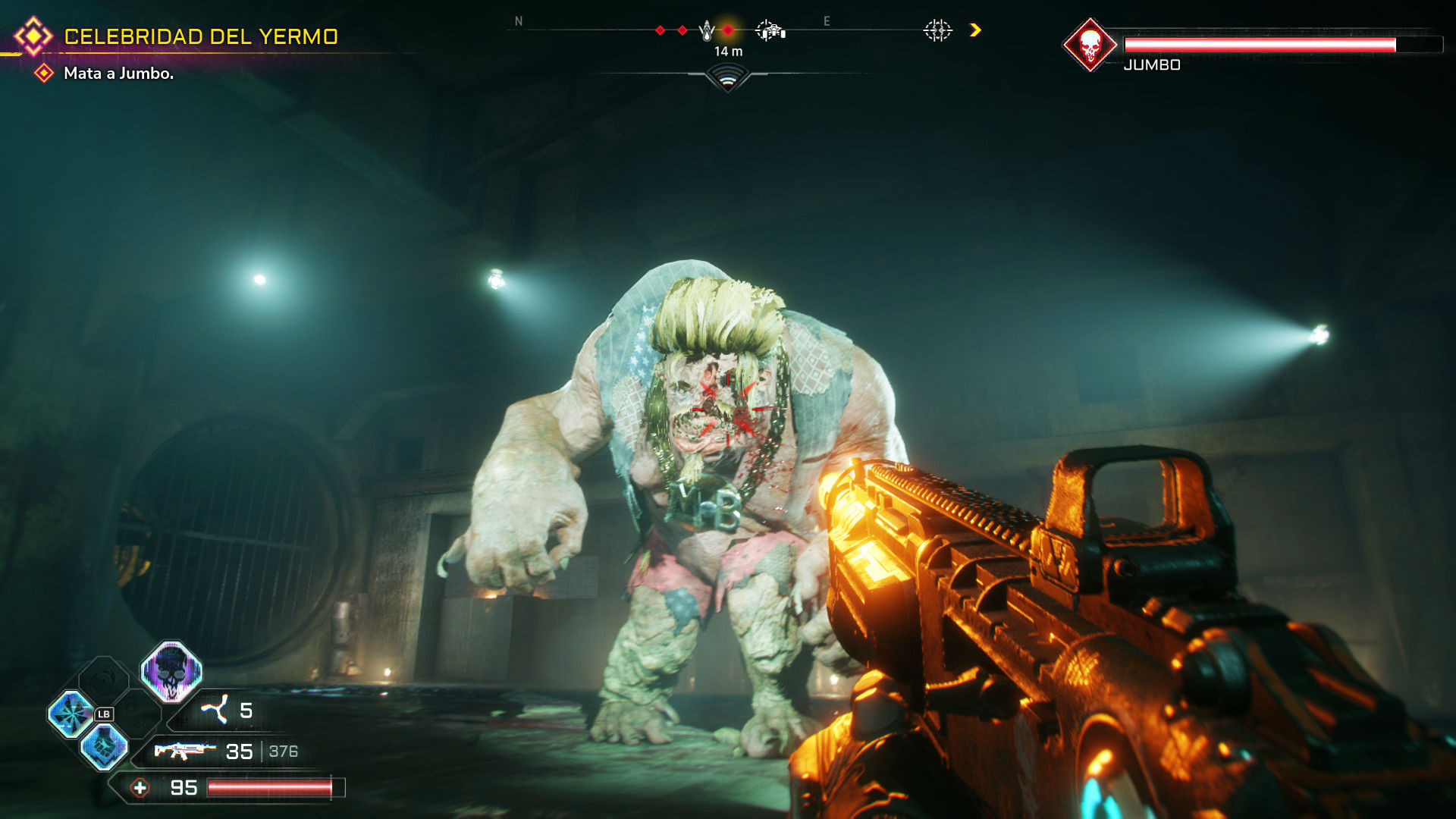Click the Jumbo boss skull icon
The image size is (1456, 819).
(1090, 45)
